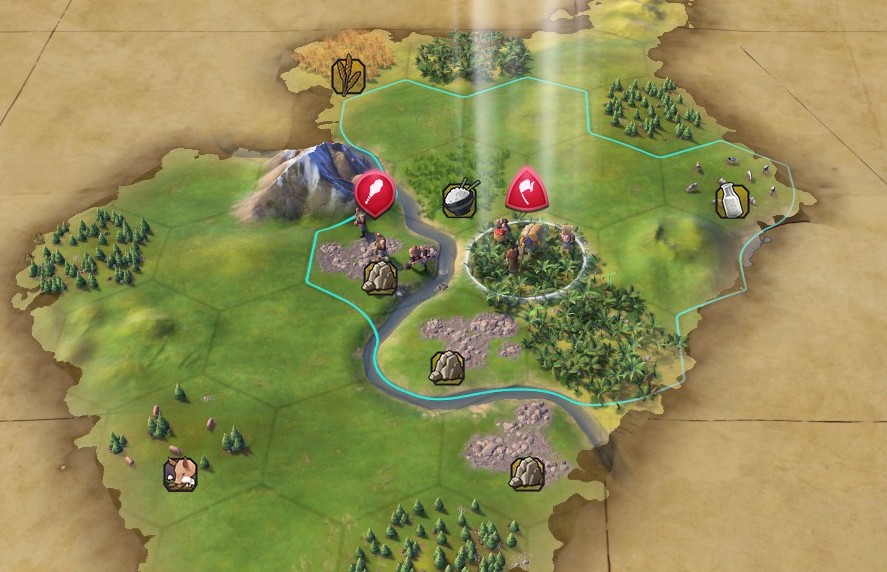Click the pig truffles resource icon

(180, 473)
